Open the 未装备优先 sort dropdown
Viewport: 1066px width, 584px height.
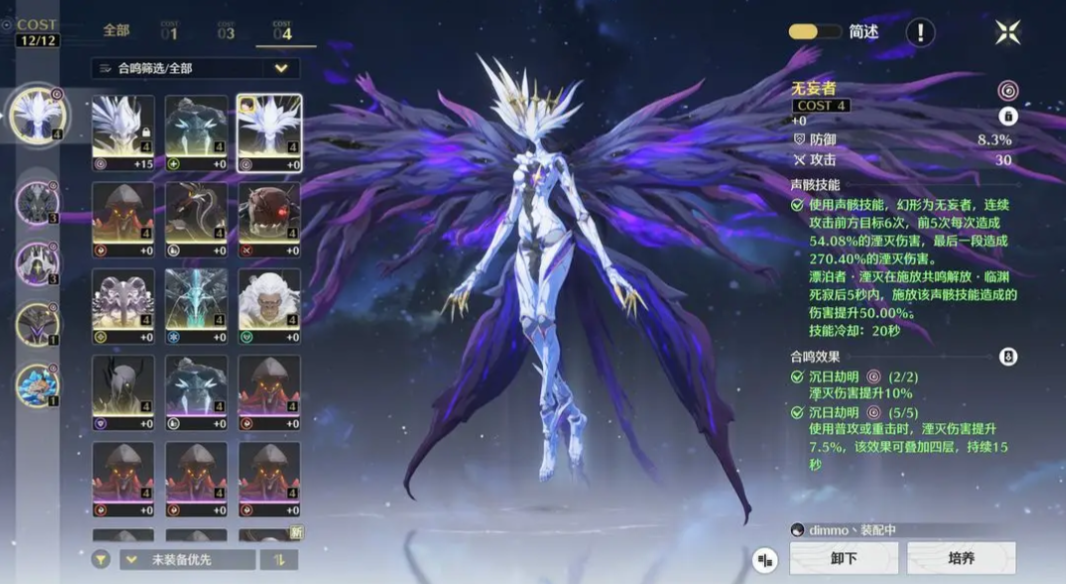click(x=186, y=559)
